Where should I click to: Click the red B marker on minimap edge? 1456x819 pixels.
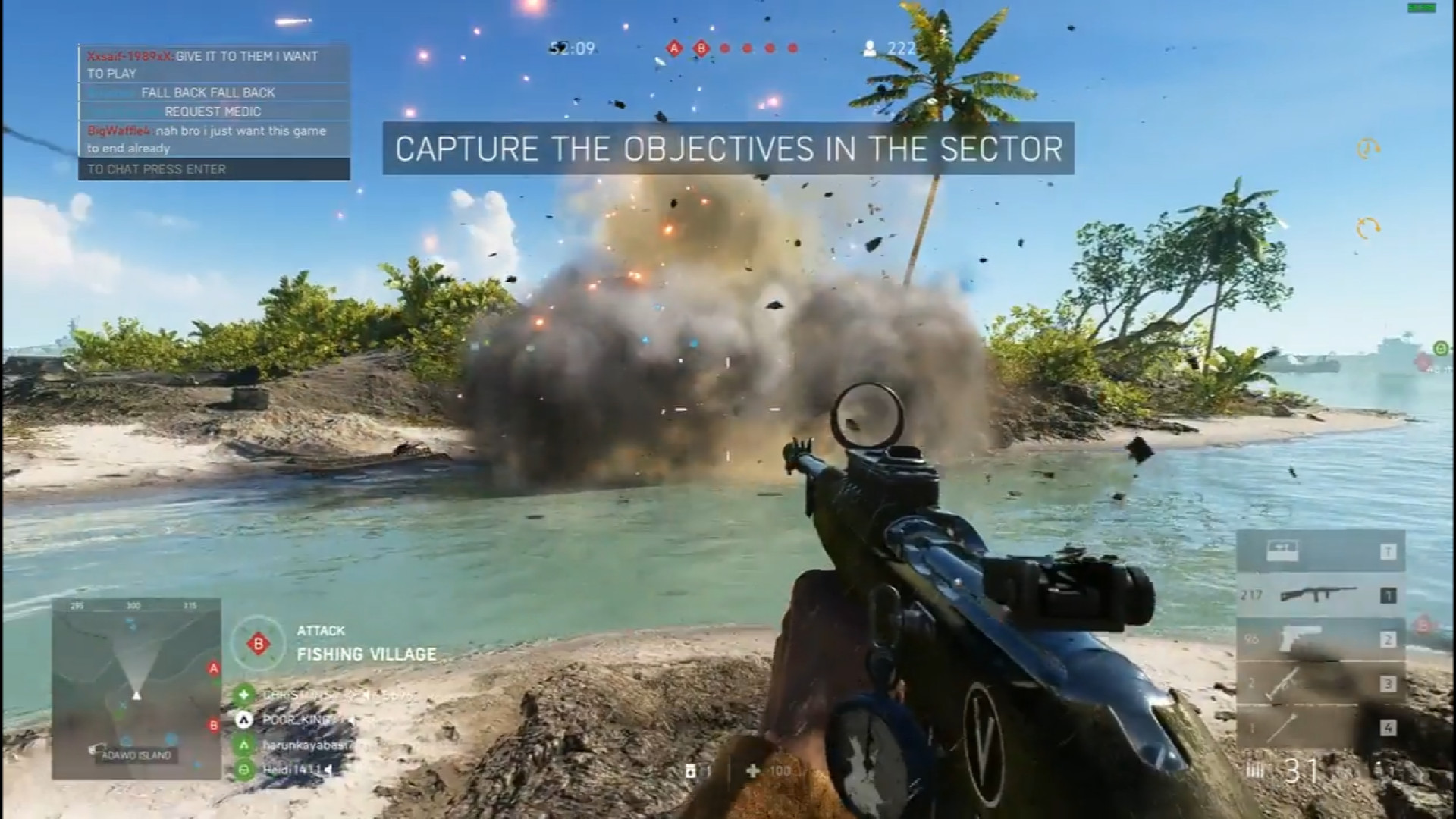[214, 726]
